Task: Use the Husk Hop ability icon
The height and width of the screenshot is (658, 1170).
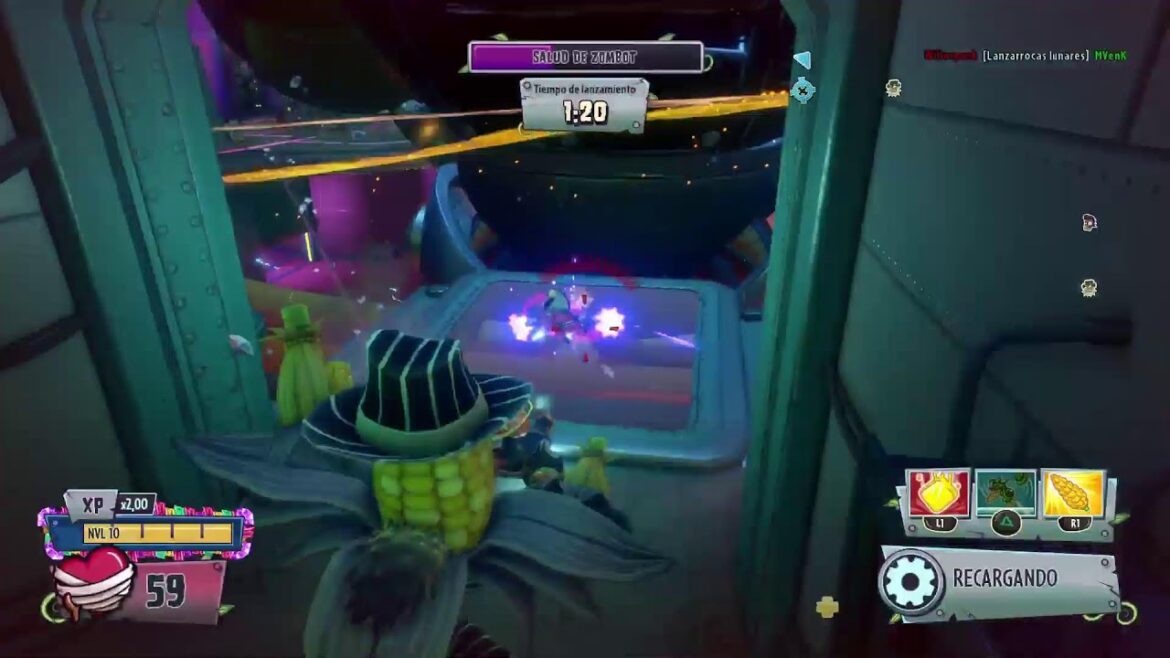Action: tap(1005, 493)
